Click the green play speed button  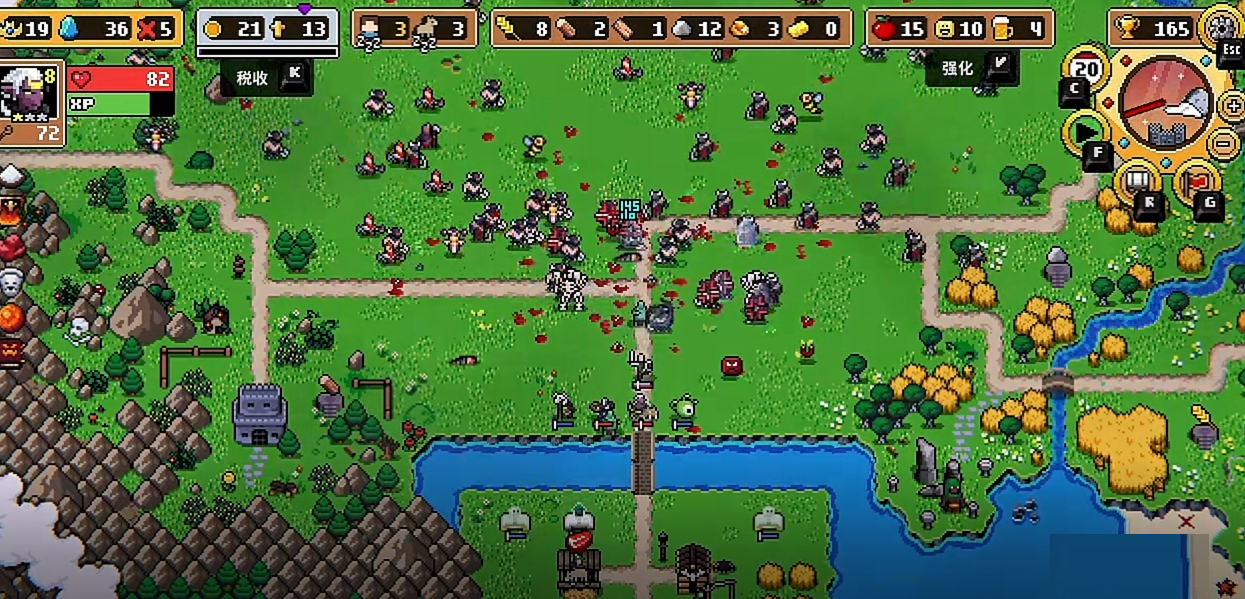(x=1086, y=131)
